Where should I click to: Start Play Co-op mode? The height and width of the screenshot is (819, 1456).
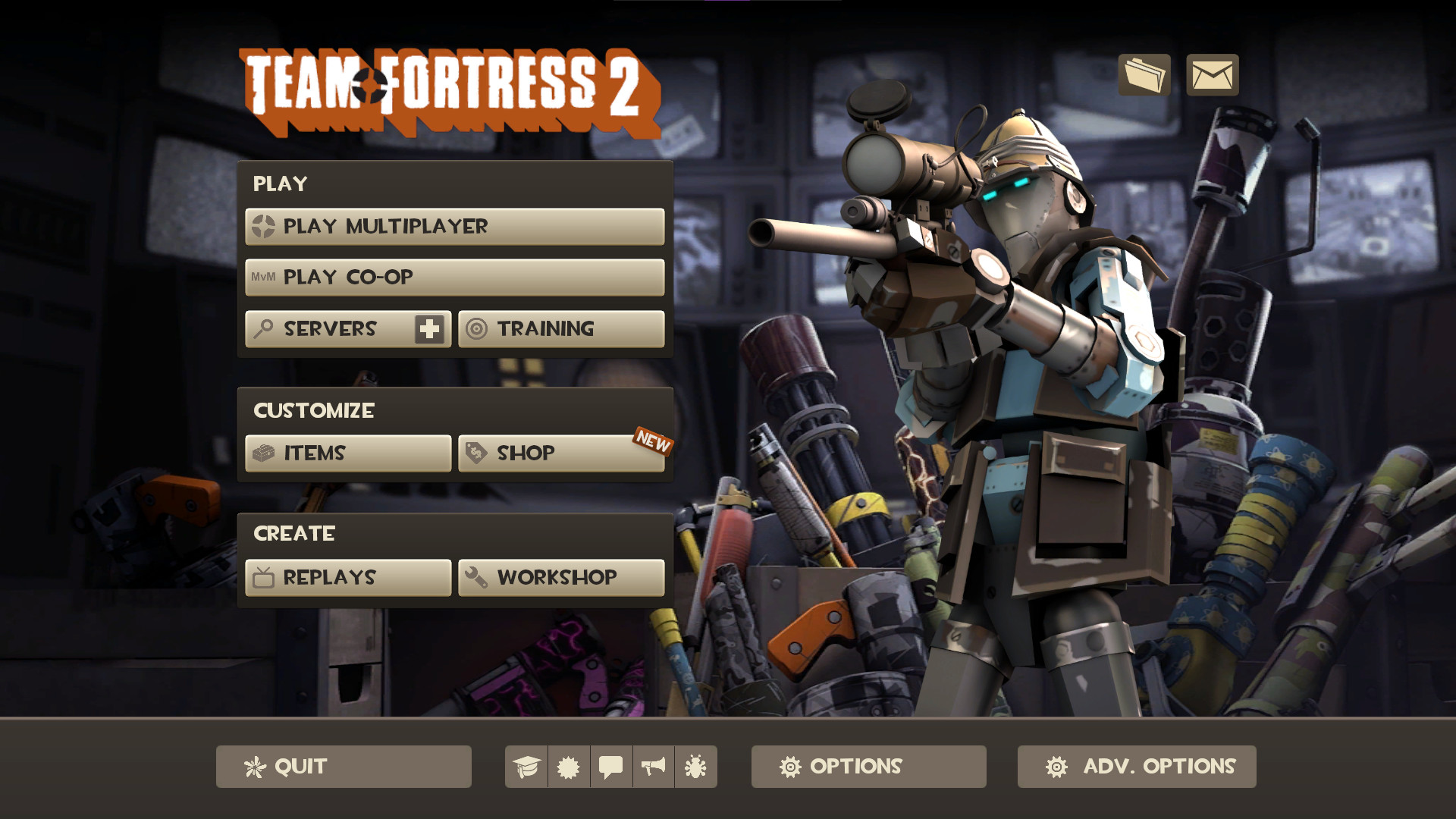coord(453,278)
